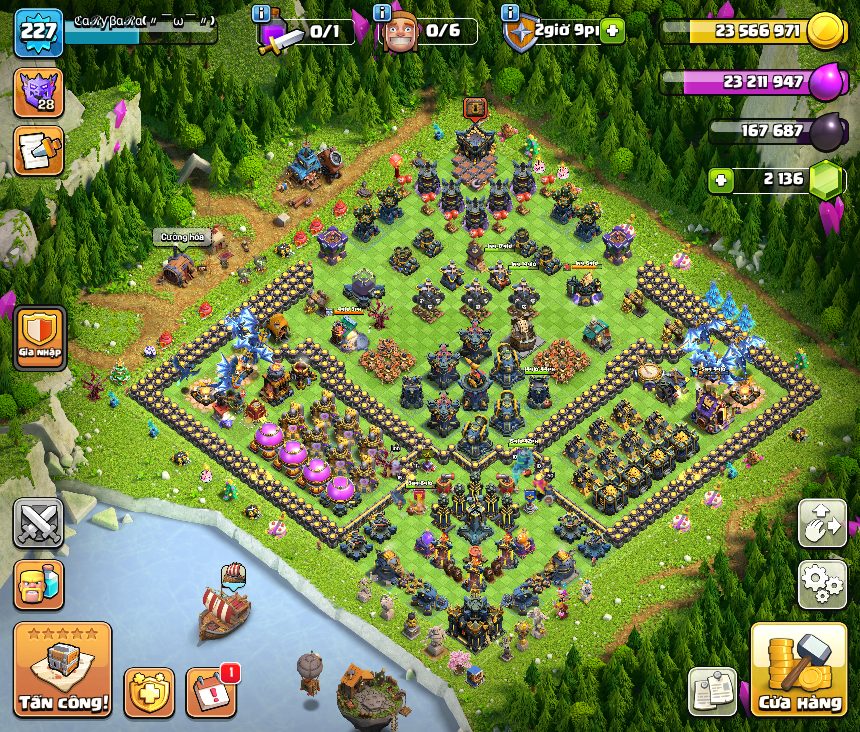This screenshot has width=860, height=732.
Task: Add gems with the green plus button
Action: tap(719, 181)
